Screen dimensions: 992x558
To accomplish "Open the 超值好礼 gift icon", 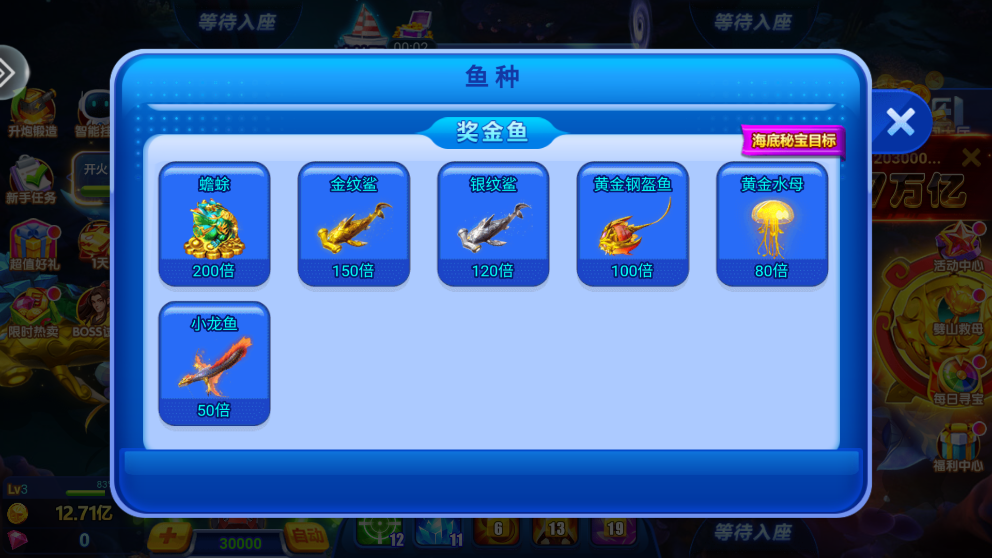I will click(x=33, y=247).
